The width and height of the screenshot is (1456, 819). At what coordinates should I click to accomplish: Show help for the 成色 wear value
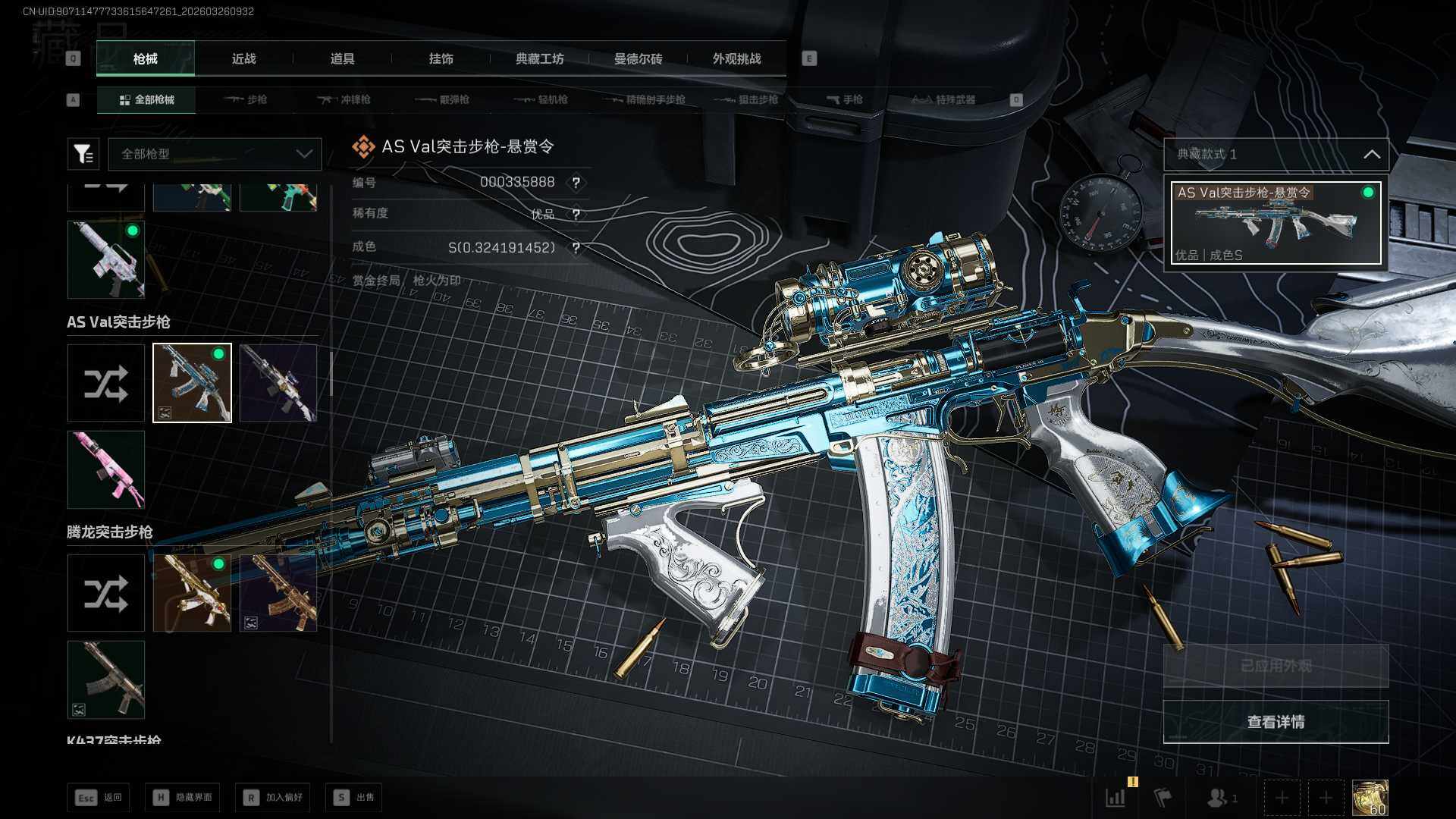576,248
